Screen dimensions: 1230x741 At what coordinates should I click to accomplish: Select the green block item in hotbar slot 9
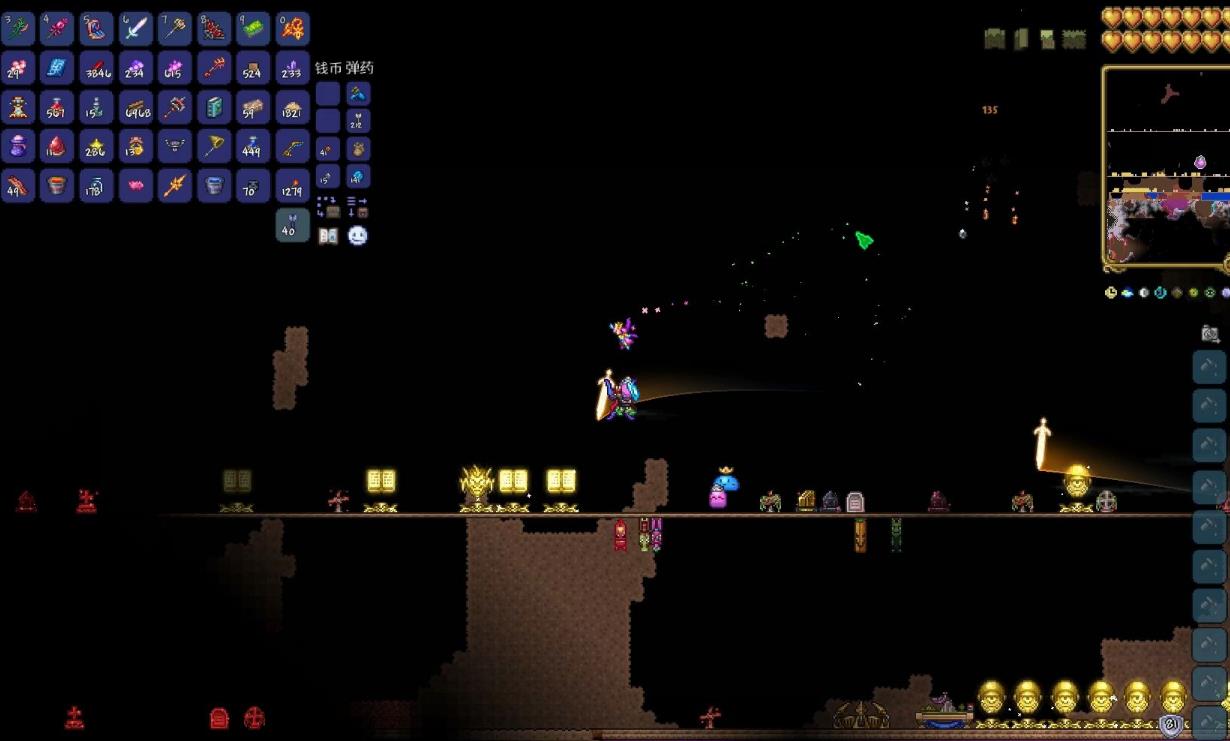[x=253, y=29]
